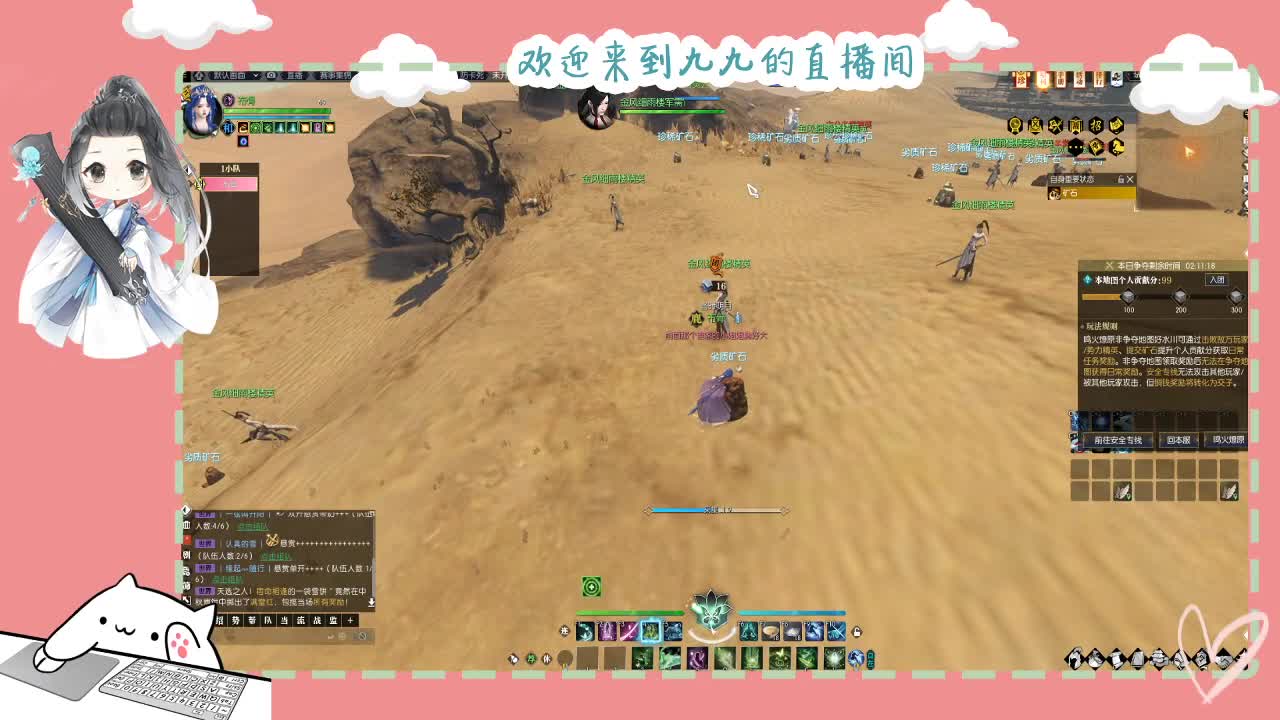Open the 招 recruitment hexagon icon
Image resolution: width=1280 pixels, height=720 pixels.
tap(1097, 126)
